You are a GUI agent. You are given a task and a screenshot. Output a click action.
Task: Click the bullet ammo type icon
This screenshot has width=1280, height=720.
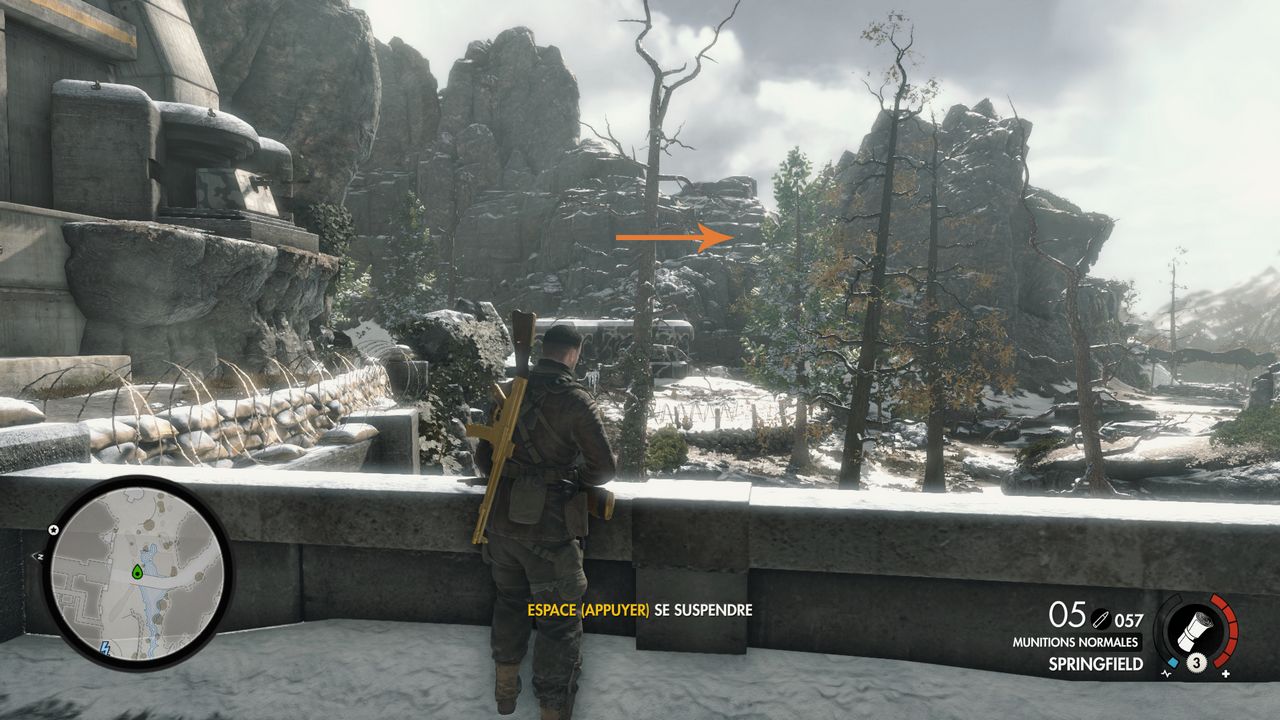coord(1100,620)
